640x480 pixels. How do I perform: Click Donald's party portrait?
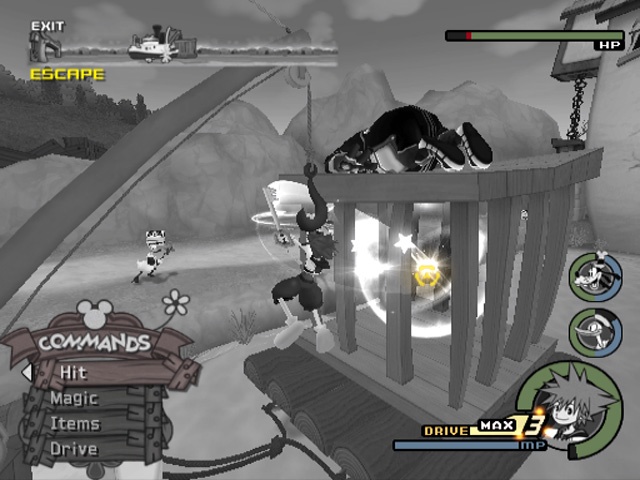pos(590,331)
